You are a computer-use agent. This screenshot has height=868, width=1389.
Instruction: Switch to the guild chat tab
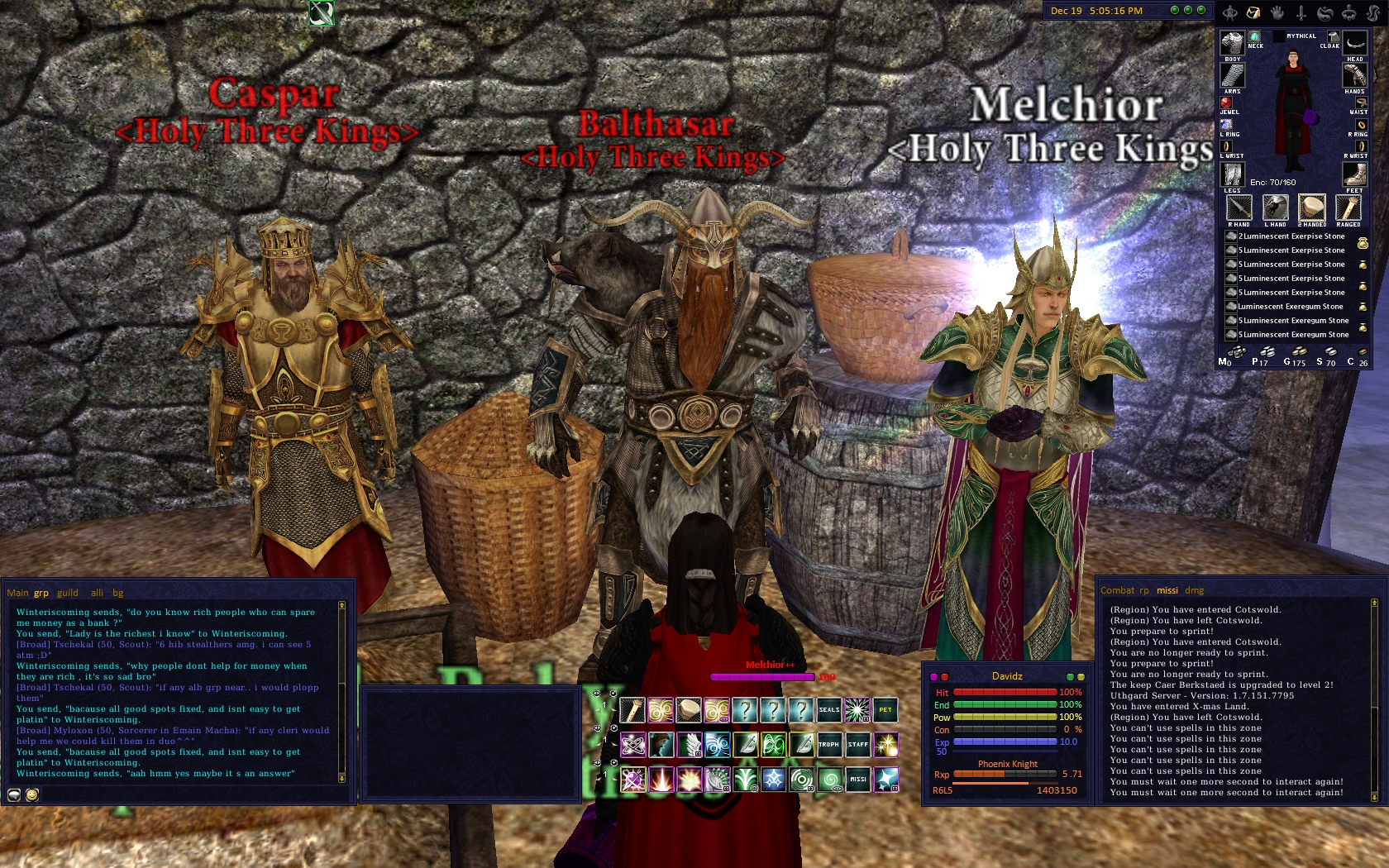(68, 593)
